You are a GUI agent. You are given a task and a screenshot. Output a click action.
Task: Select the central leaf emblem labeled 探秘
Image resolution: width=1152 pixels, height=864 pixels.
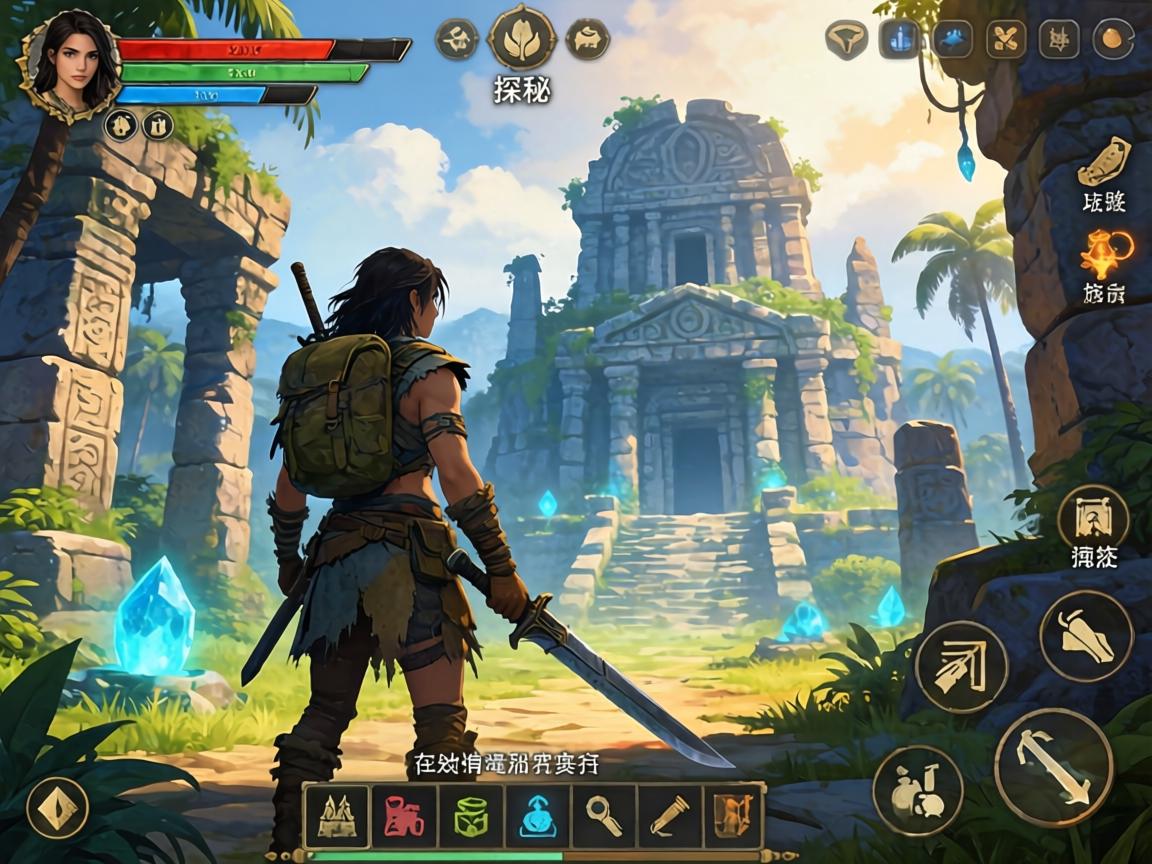point(521,38)
